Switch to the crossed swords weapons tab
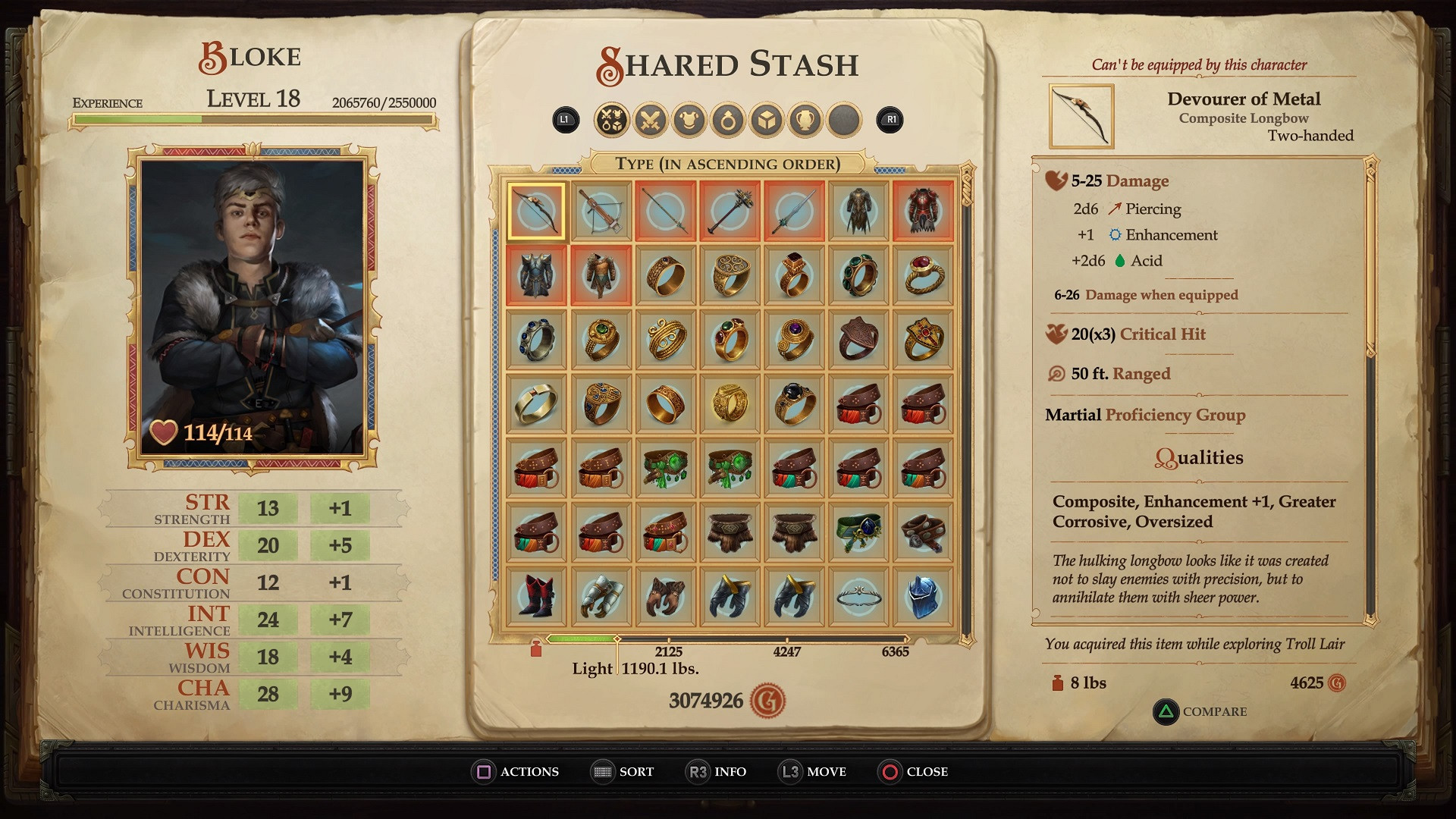The width and height of the screenshot is (1456, 819). pyautogui.click(x=650, y=120)
